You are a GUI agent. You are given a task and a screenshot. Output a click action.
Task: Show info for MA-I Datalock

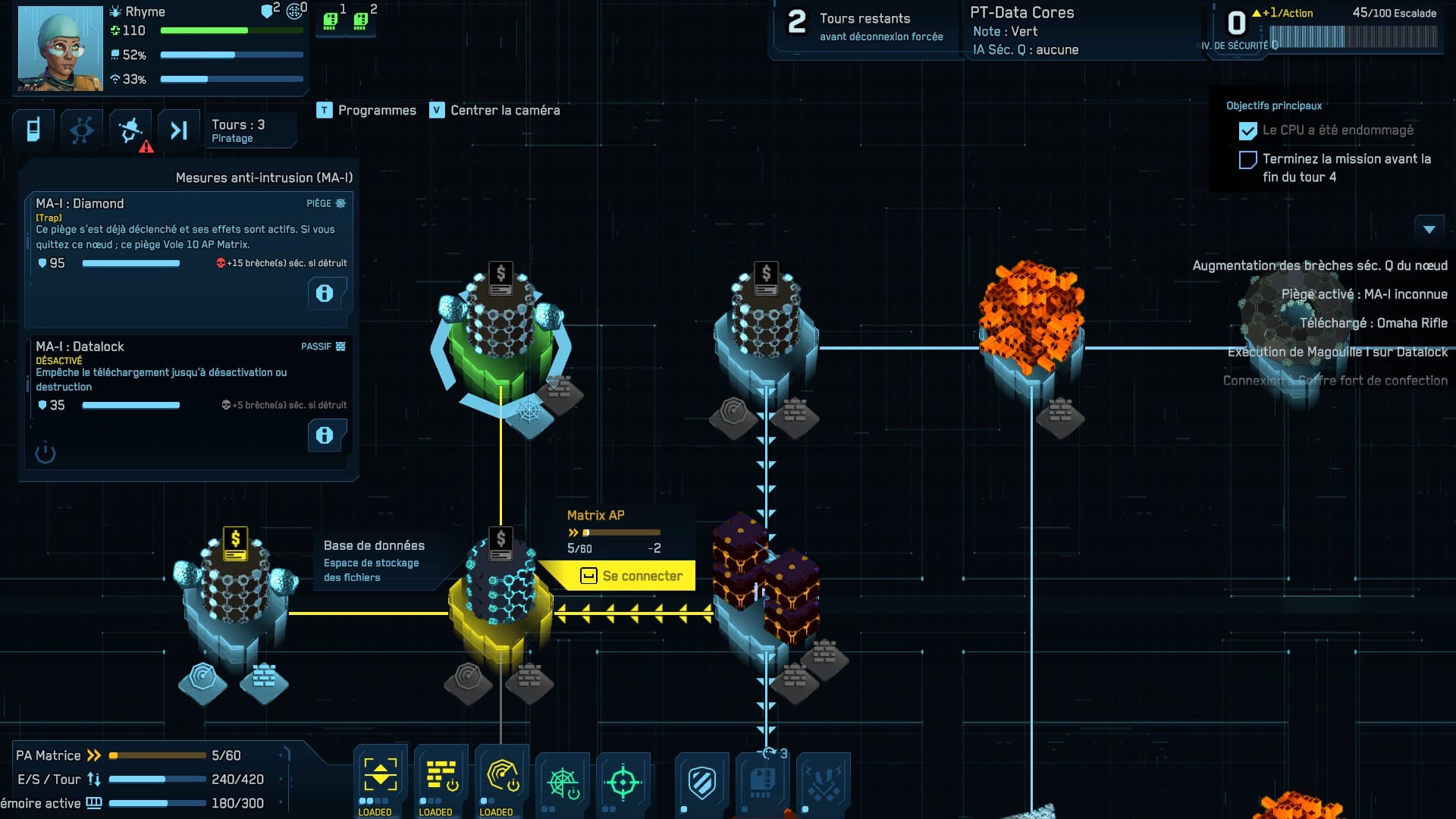click(325, 435)
